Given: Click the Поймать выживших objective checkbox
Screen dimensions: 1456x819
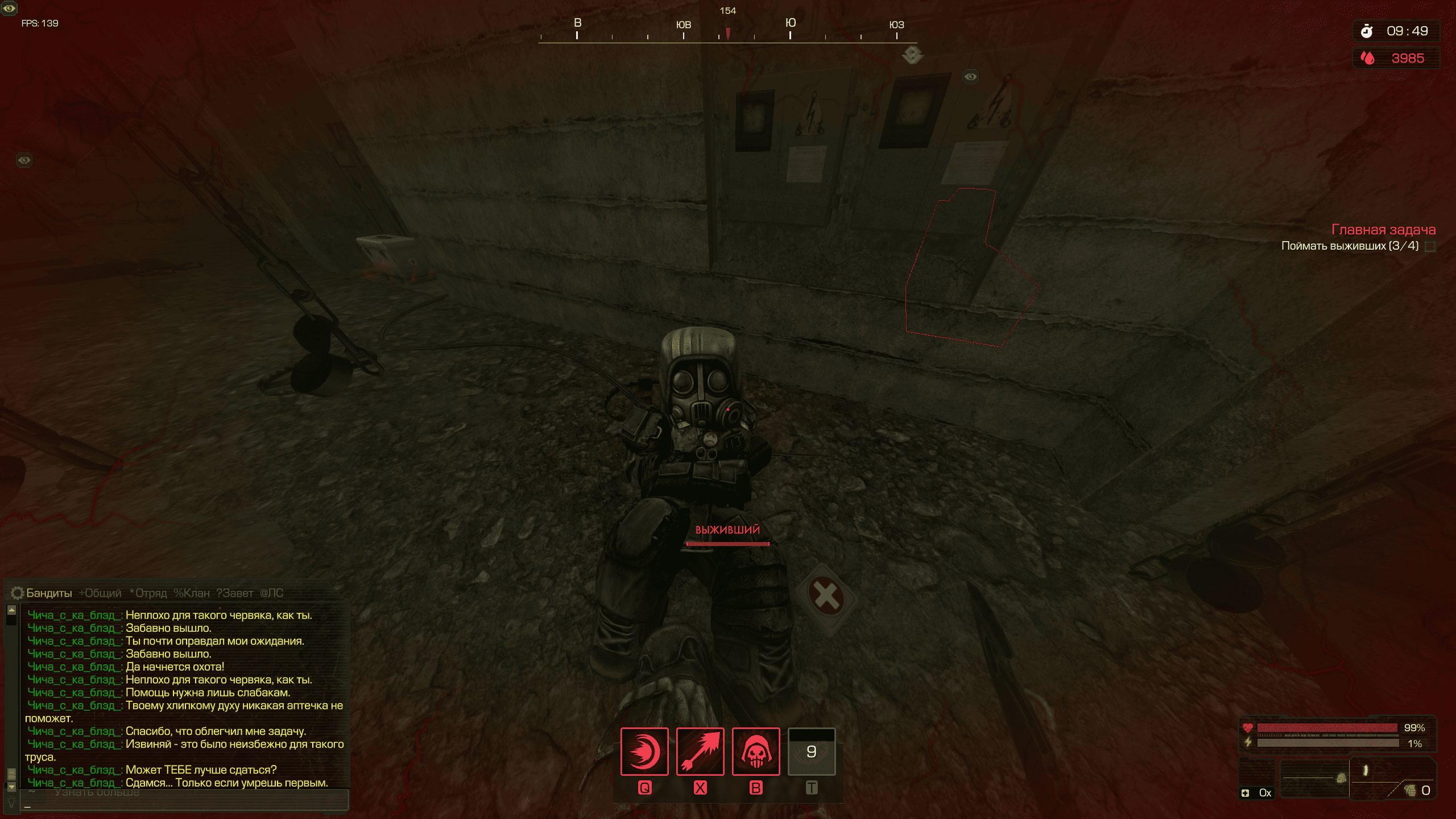Looking at the screenshot, I should click(x=1430, y=246).
